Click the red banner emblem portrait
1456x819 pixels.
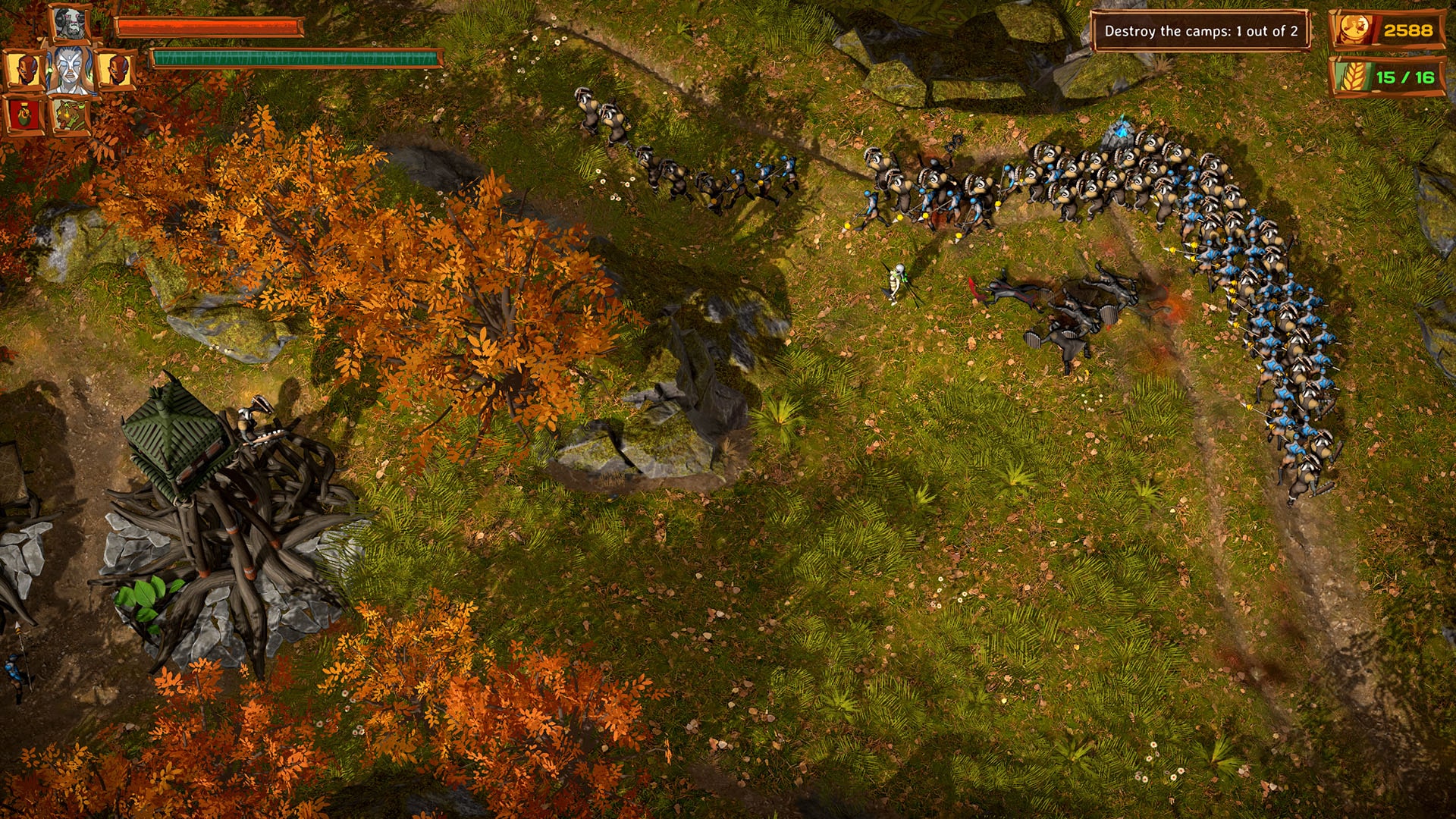(x=24, y=115)
